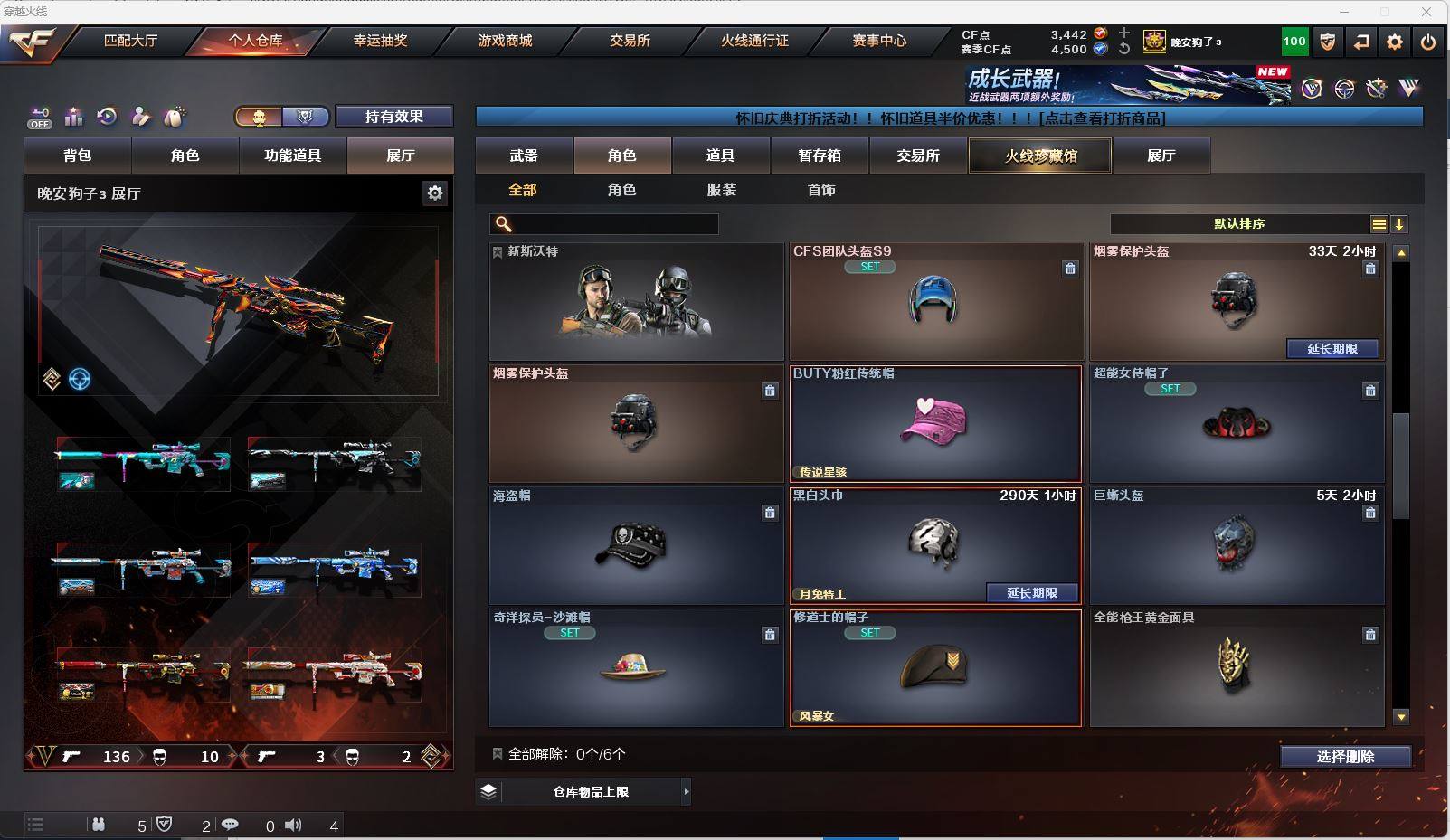This screenshot has width=1450, height=840.
Task: Click the 持有效果 button
Action: coord(393,117)
